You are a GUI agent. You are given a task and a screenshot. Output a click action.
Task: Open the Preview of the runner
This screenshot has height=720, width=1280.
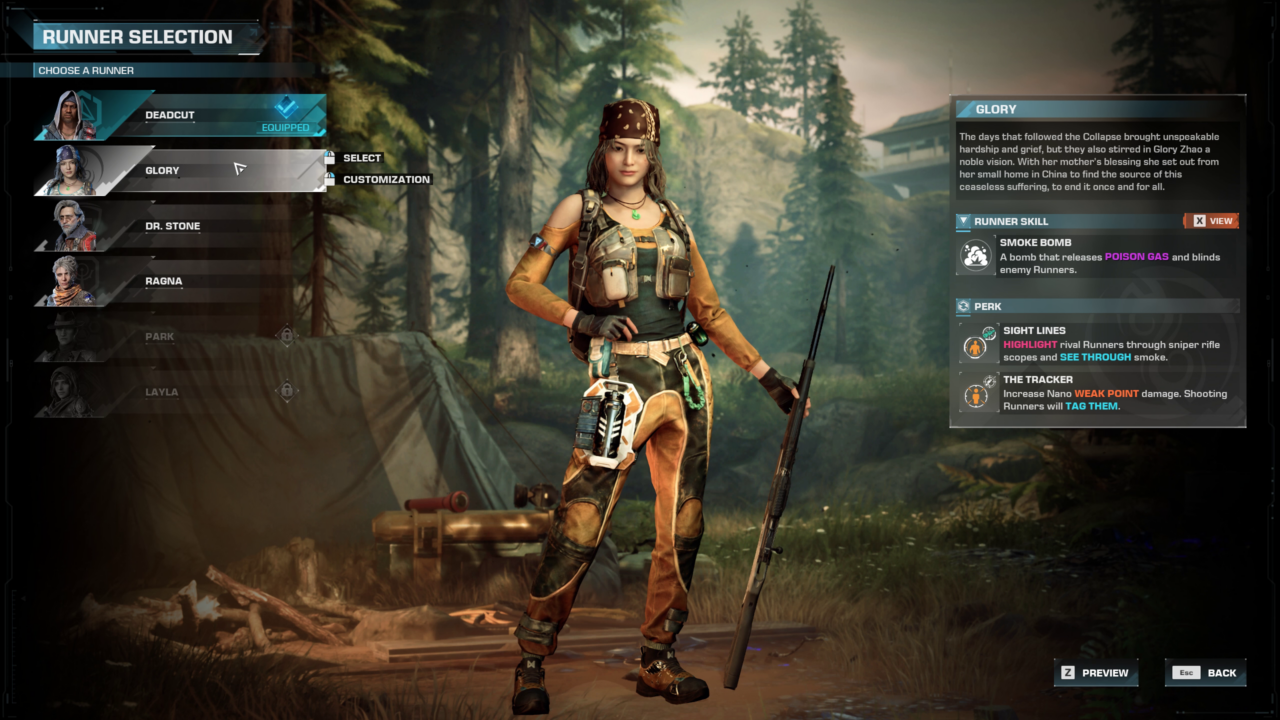pos(1095,673)
